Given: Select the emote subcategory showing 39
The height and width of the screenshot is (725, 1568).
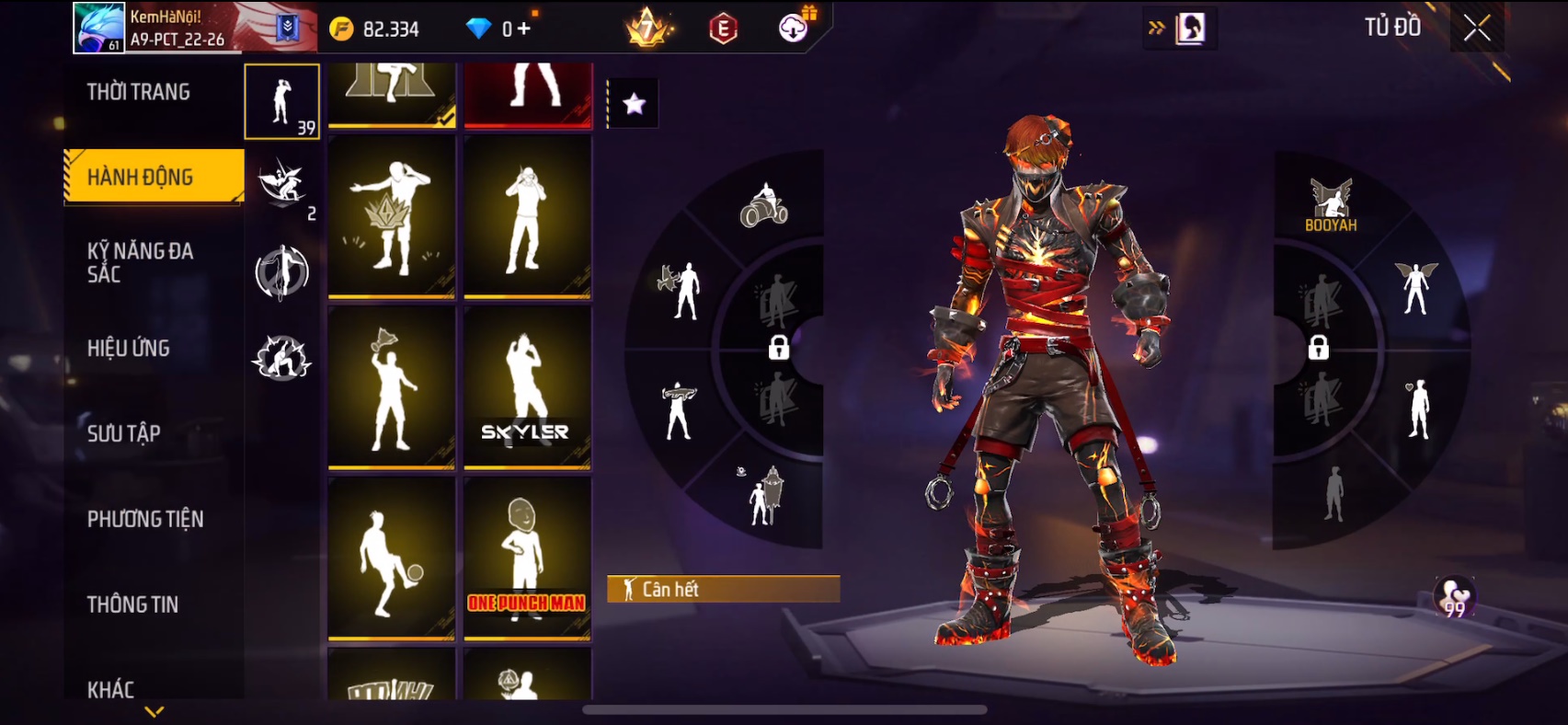Looking at the screenshot, I should [282, 102].
